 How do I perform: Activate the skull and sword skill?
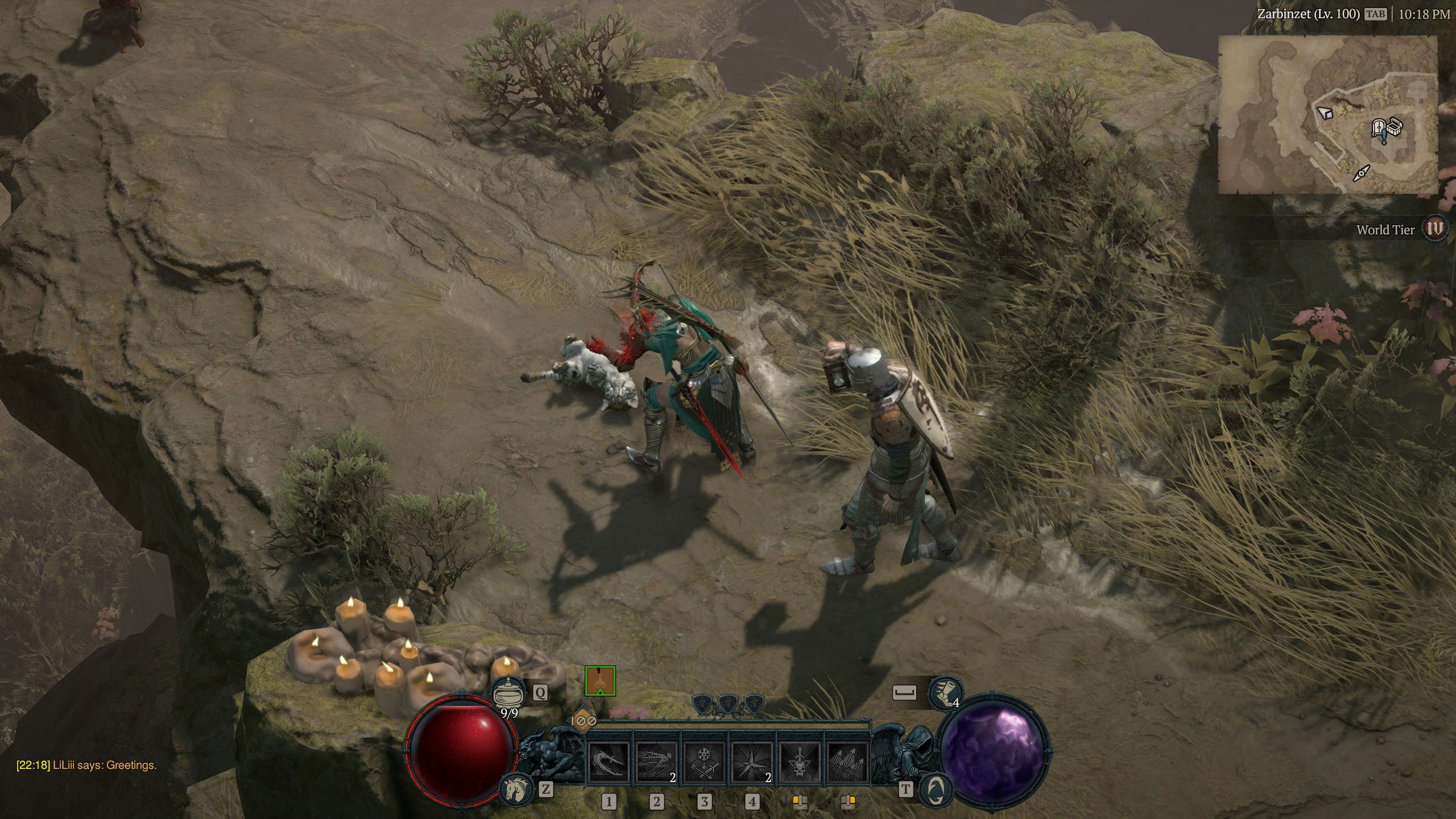[x=800, y=763]
